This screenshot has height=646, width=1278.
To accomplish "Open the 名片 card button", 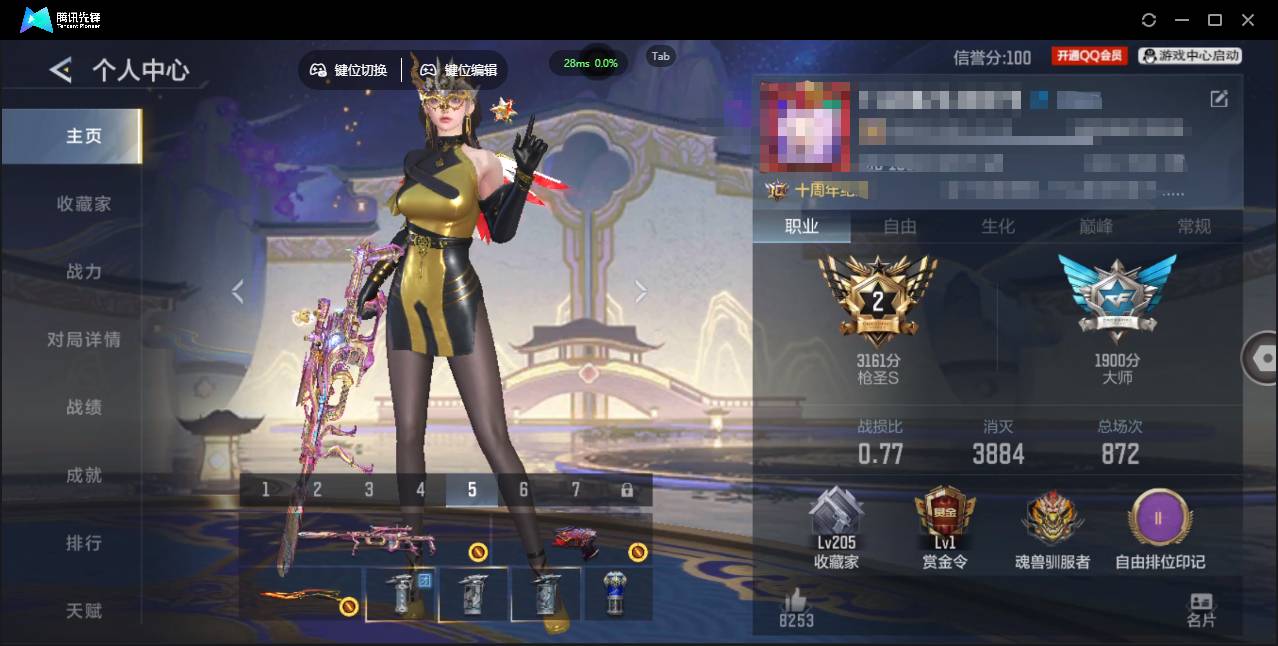I will [x=1201, y=609].
